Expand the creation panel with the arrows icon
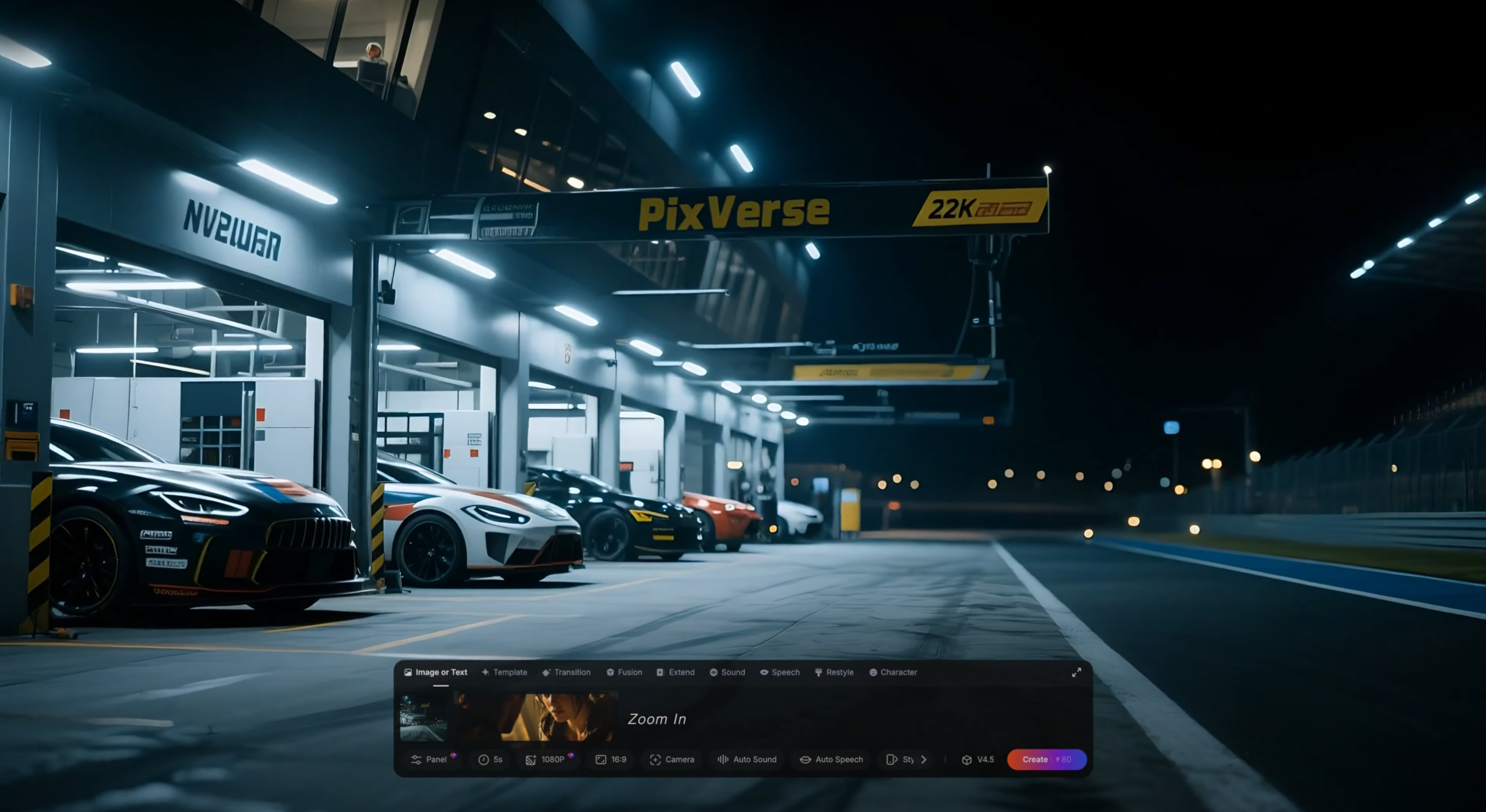This screenshot has height=812, width=1486. 1076,672
